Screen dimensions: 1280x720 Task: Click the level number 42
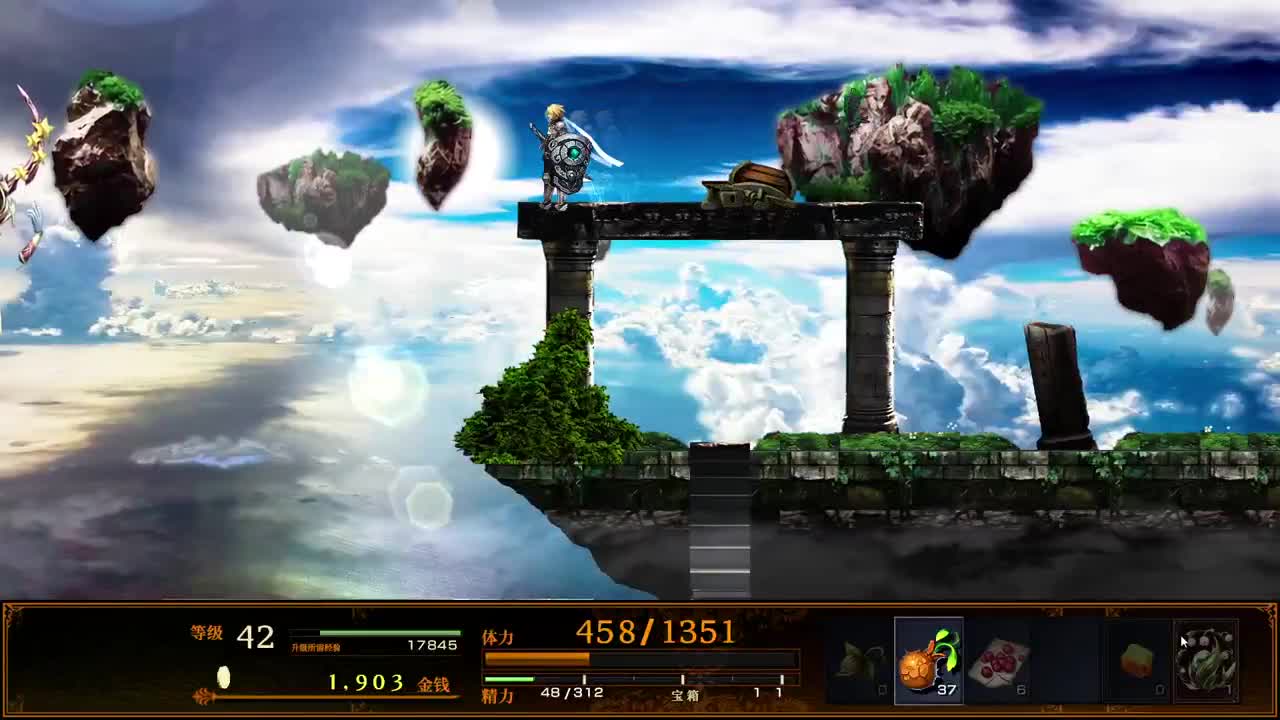pyautogui.click(x=255, y=635)
